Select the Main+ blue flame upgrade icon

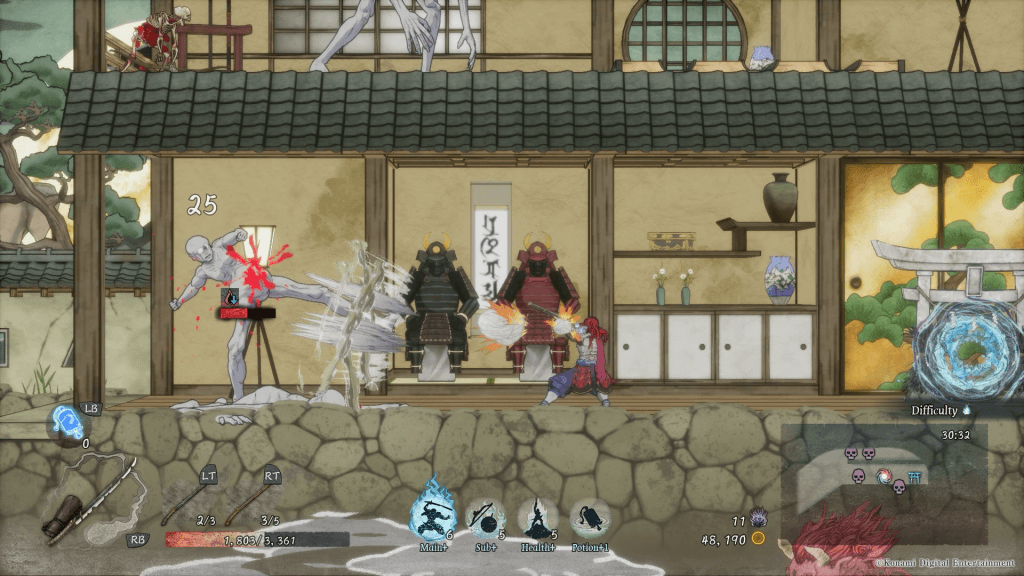pyautogui.click(x=434, y=517)
